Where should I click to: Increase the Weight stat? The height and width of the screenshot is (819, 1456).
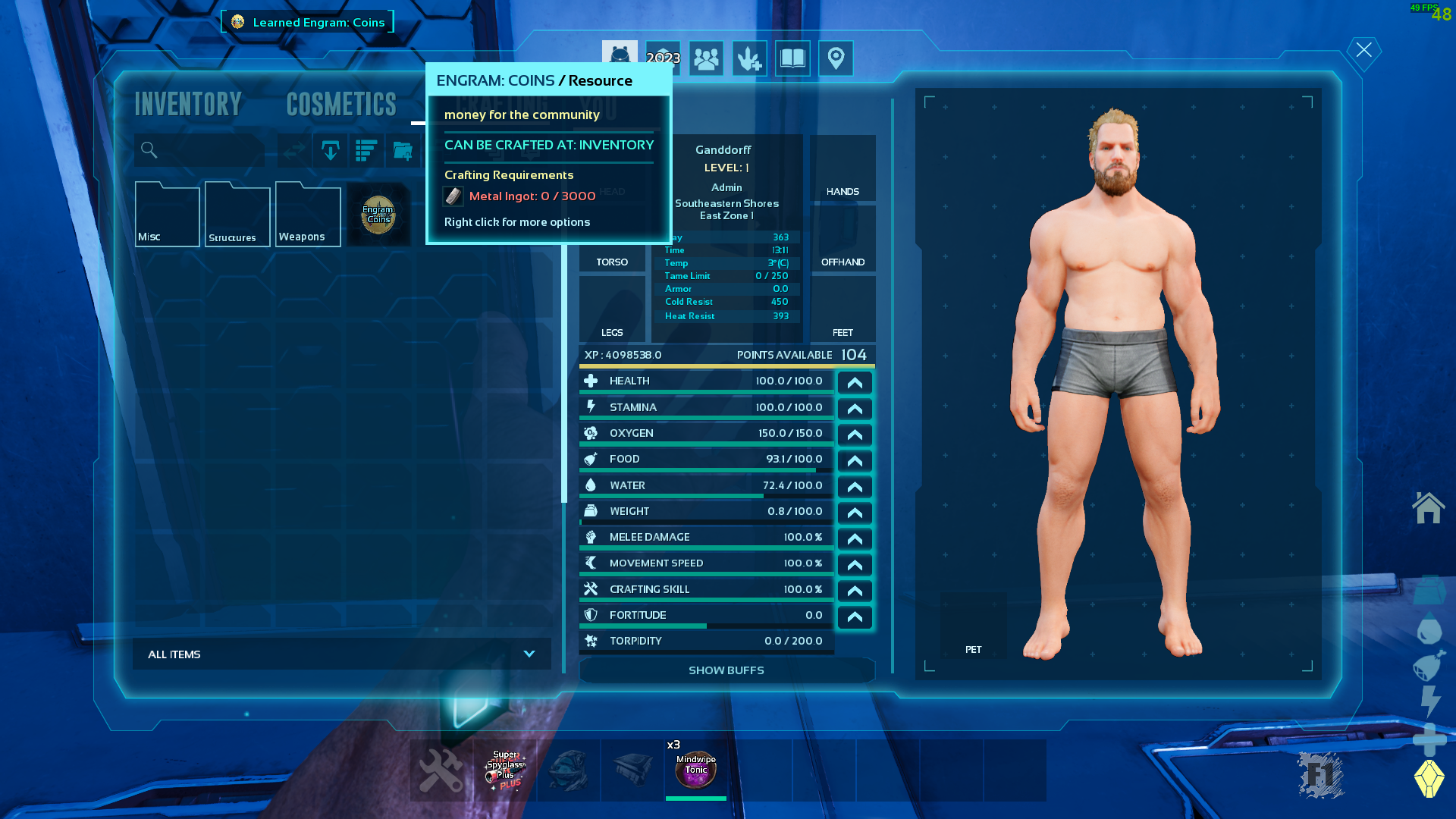coord(855,513)
